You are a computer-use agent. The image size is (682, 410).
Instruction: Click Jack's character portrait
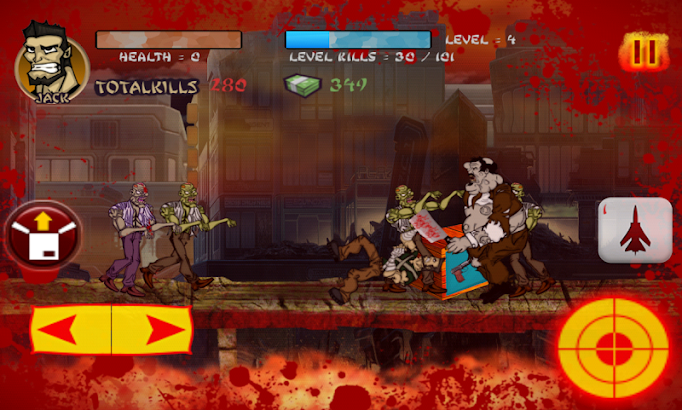(x=50, y=59)
